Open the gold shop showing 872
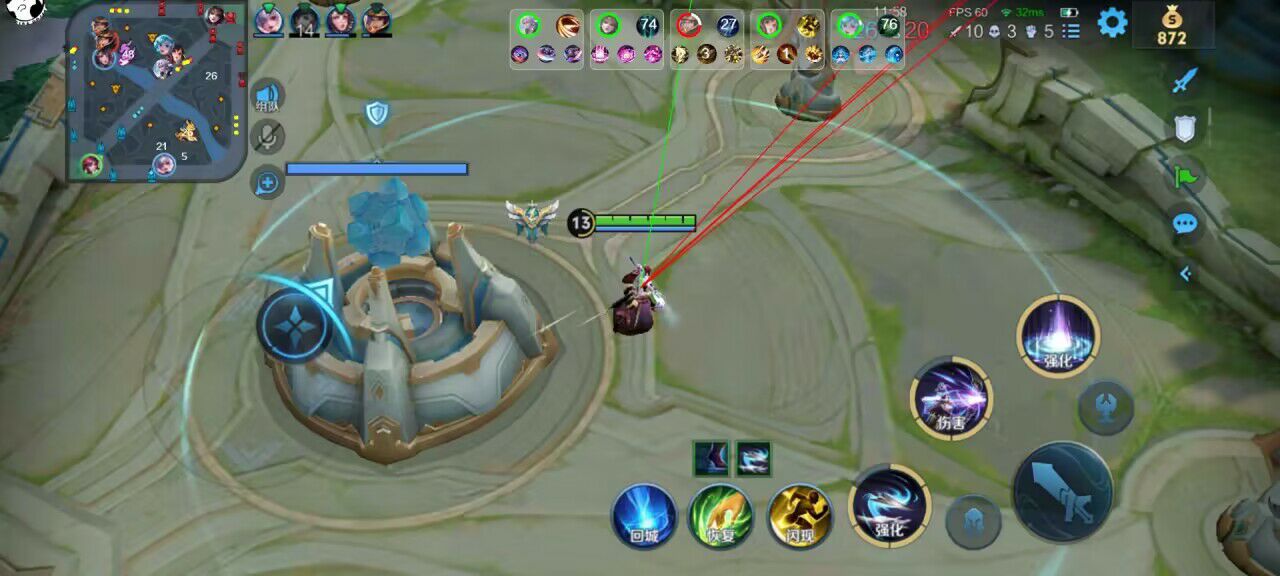The image size is (1280, 576). coord(1172,25)
